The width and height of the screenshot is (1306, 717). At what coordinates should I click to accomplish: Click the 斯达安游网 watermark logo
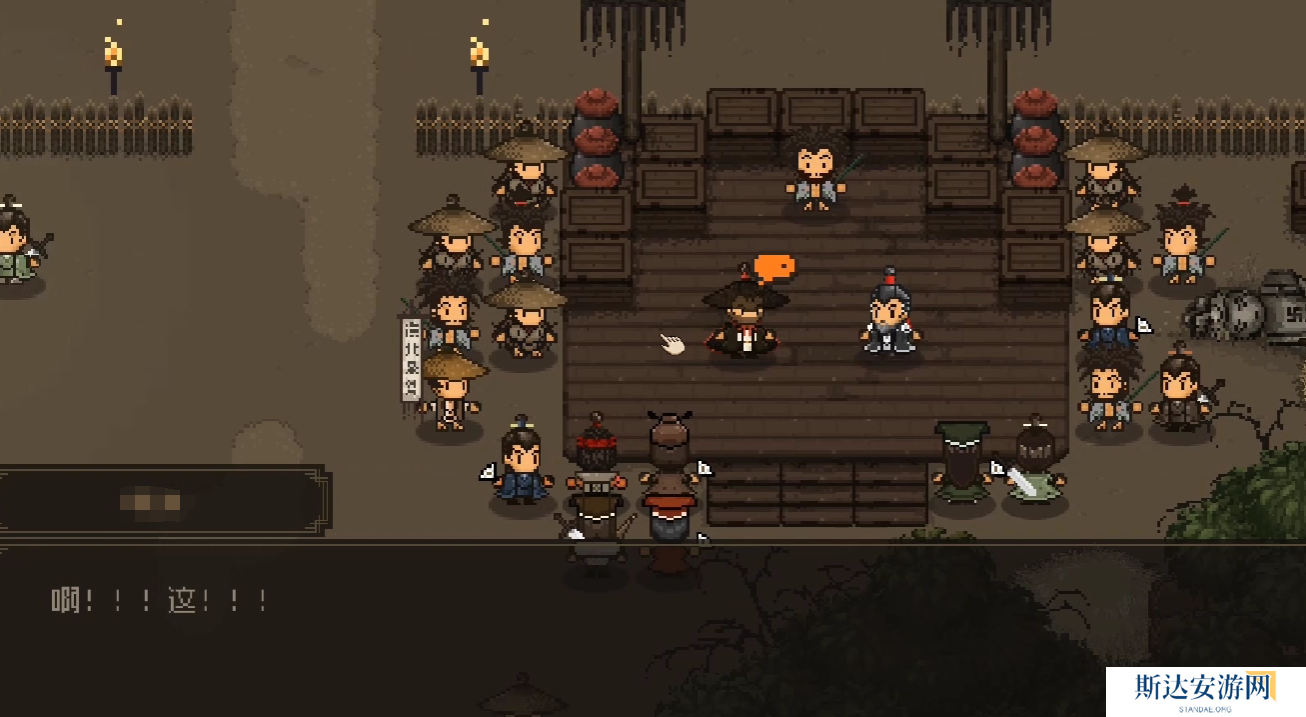click(1204, 691)
